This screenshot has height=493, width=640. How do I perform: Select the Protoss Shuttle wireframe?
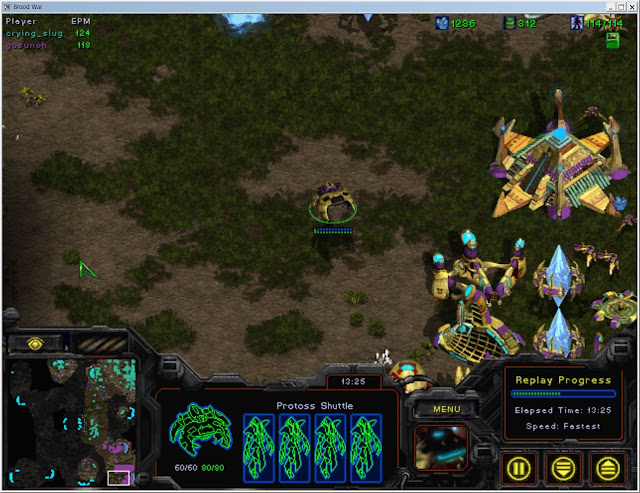click(x=200, y=430)
